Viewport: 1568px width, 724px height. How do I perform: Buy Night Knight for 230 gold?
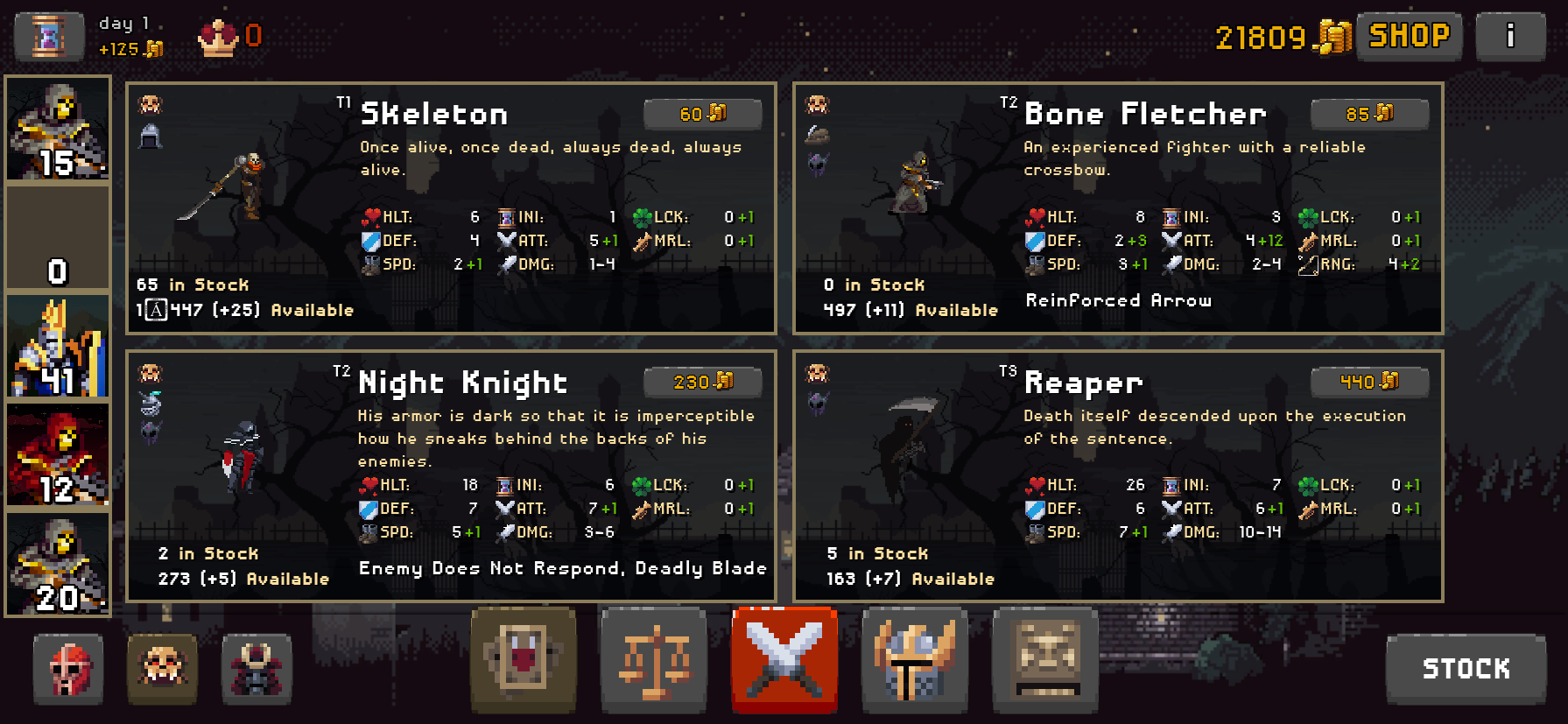click(x=702, y=382)
